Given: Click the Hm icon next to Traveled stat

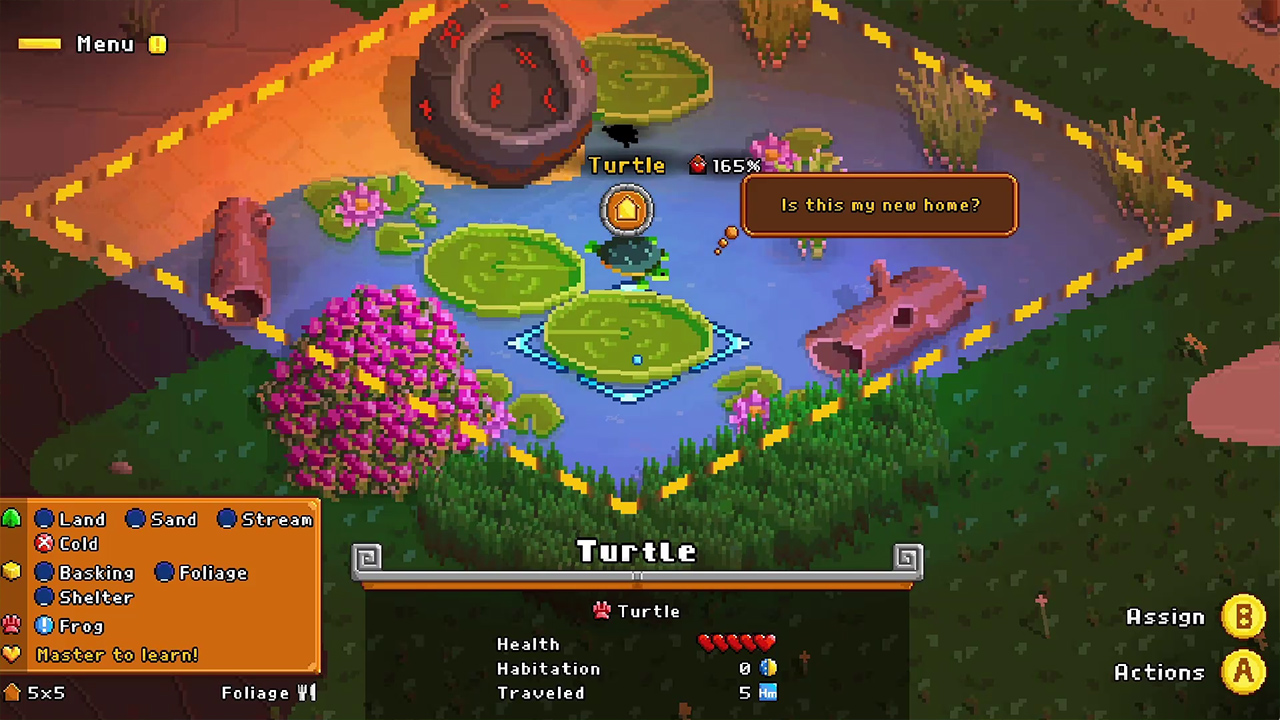Looking at the screenshot, I should tap(767, 692).
